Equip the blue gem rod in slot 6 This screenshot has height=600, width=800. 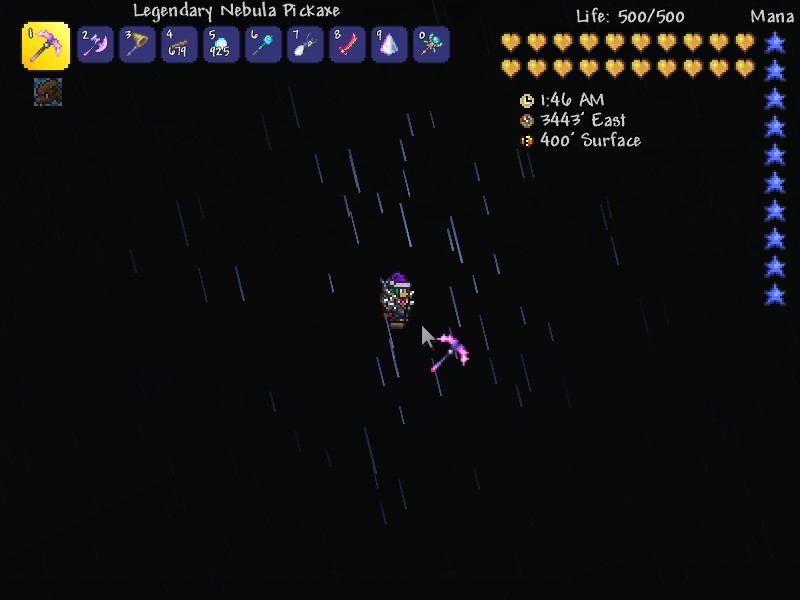pos(263,45)
